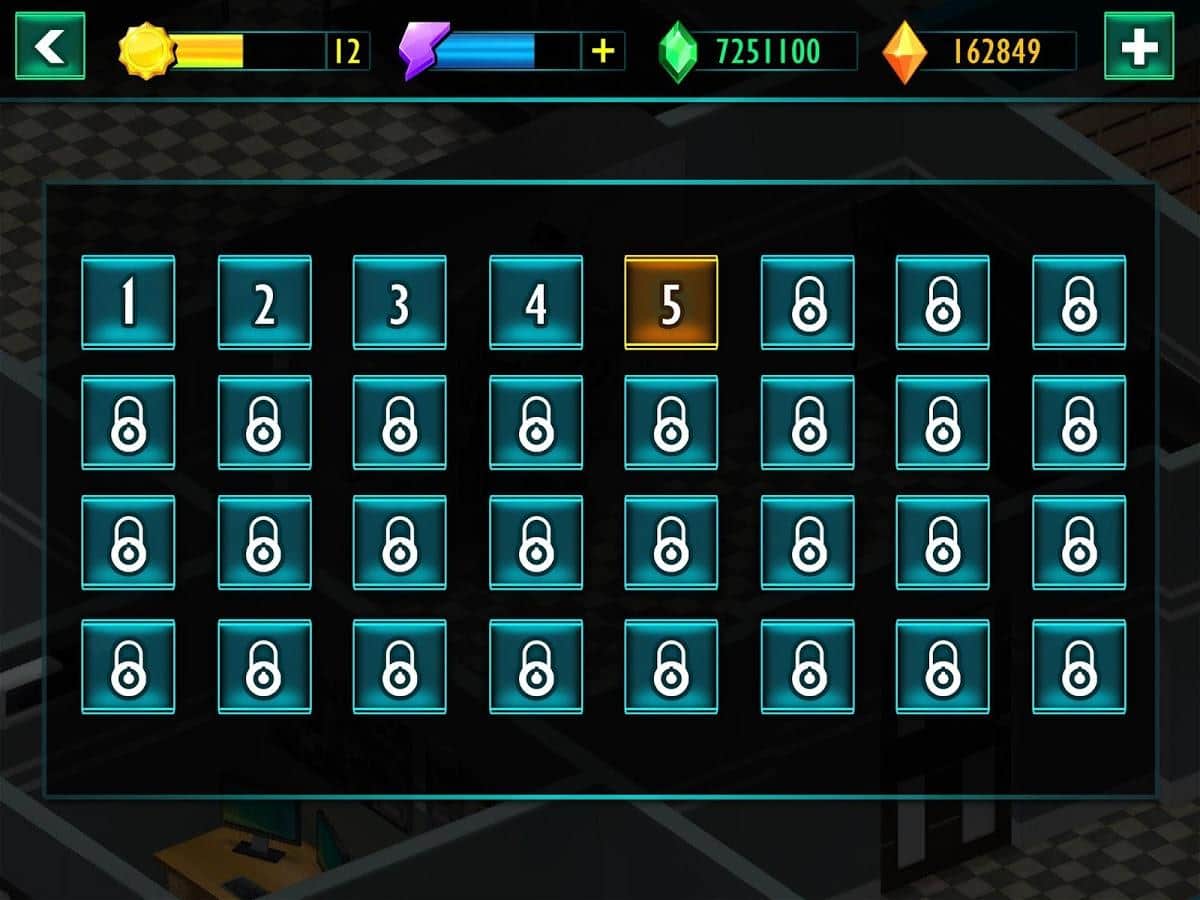1200x900 pixels.
Task: Open level 3
Action: [400, 302]
